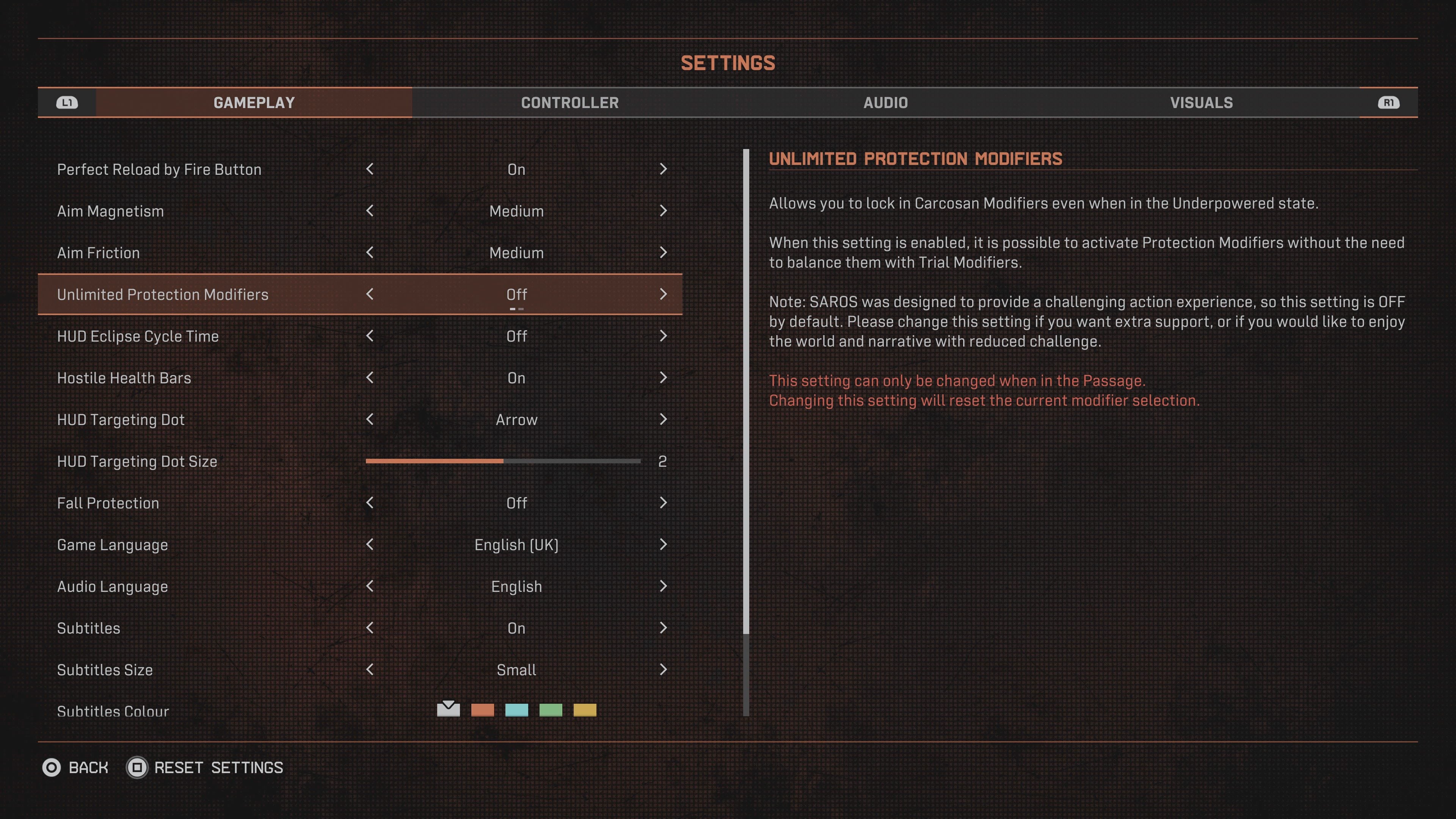Pick the yellow subtitles colour swatch
The width and height of the screenshot is (1456, 819).
[x=584, y=710]
